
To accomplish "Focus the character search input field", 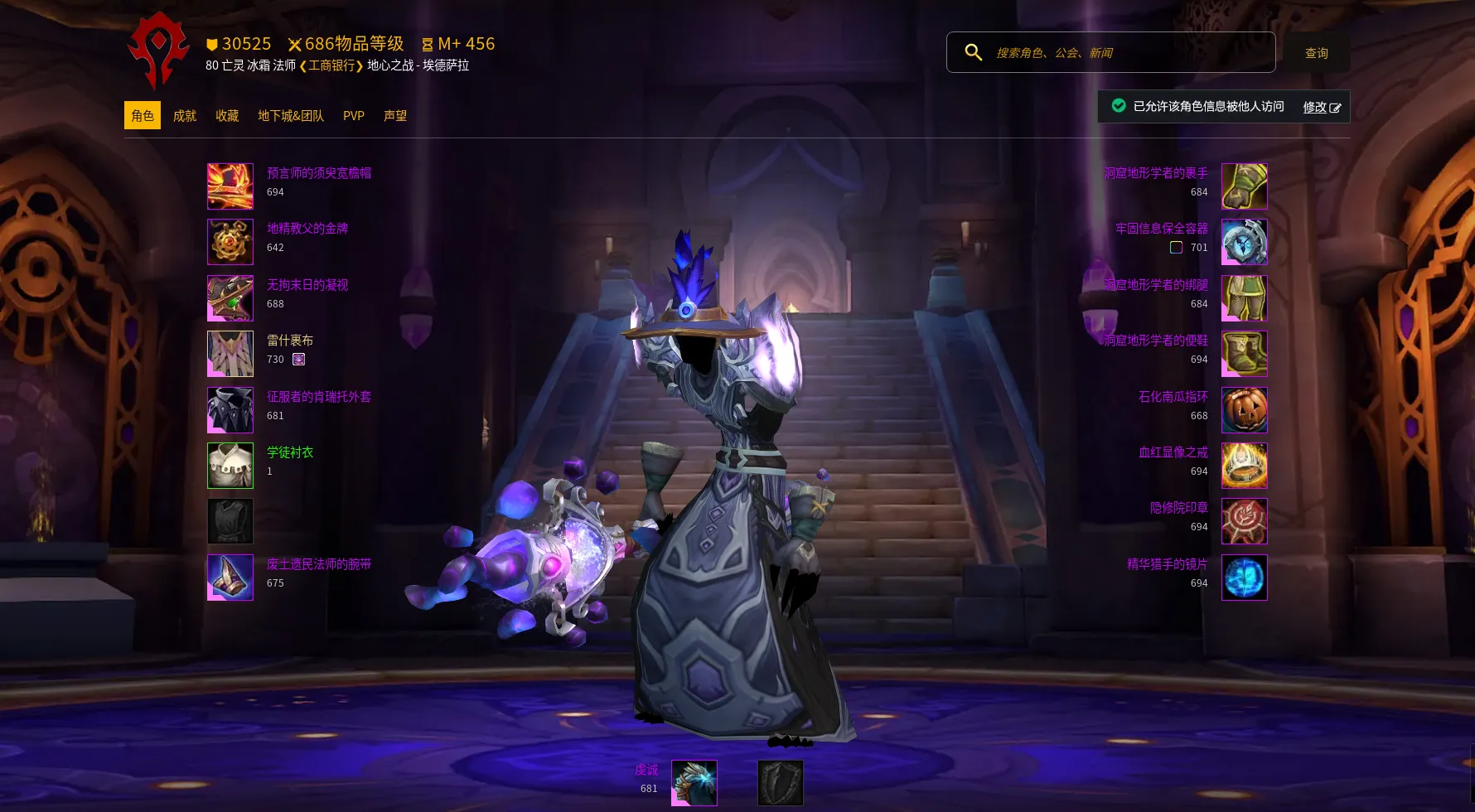I will 1127,53.
